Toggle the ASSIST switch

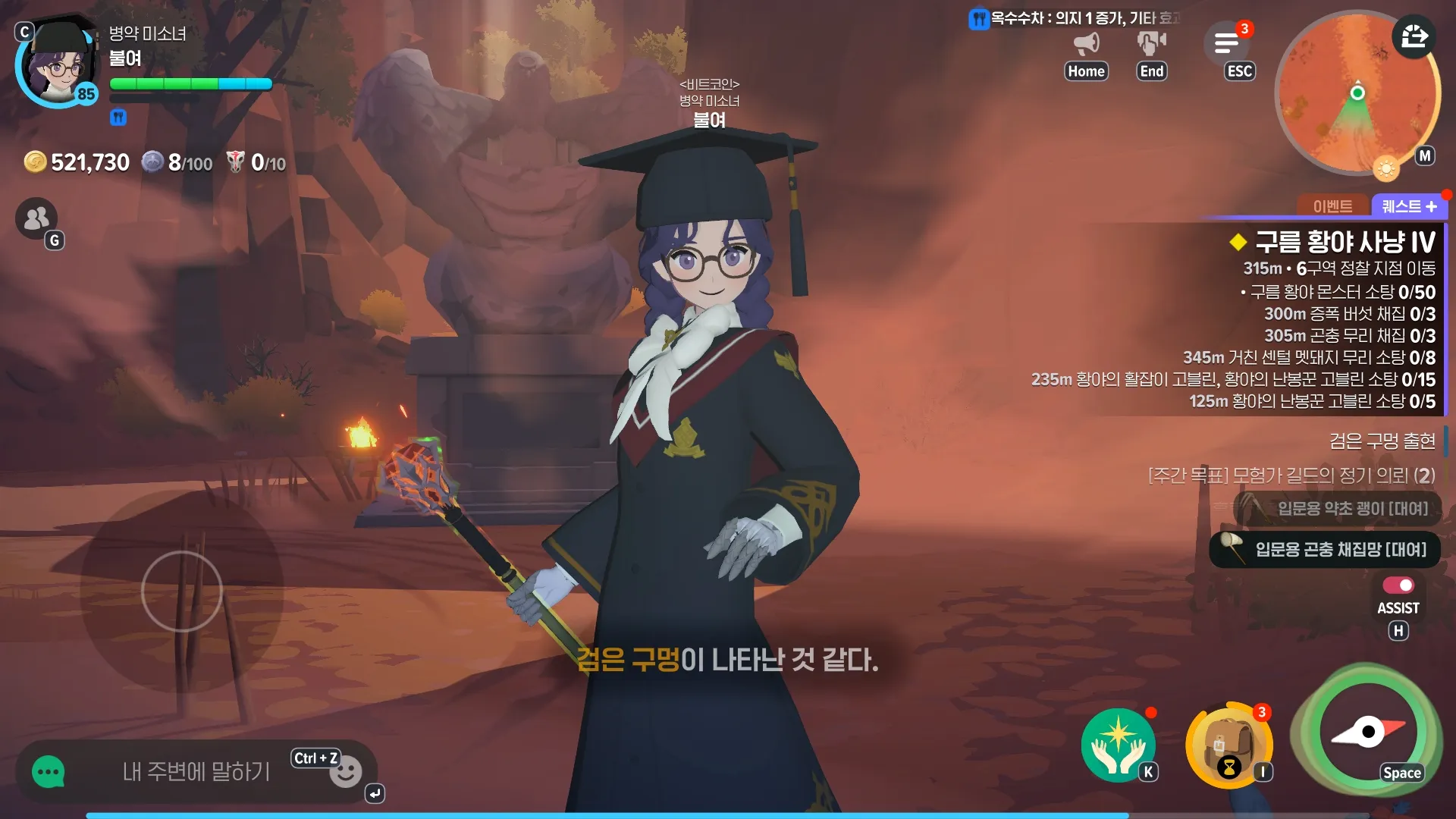[1398, 585]
